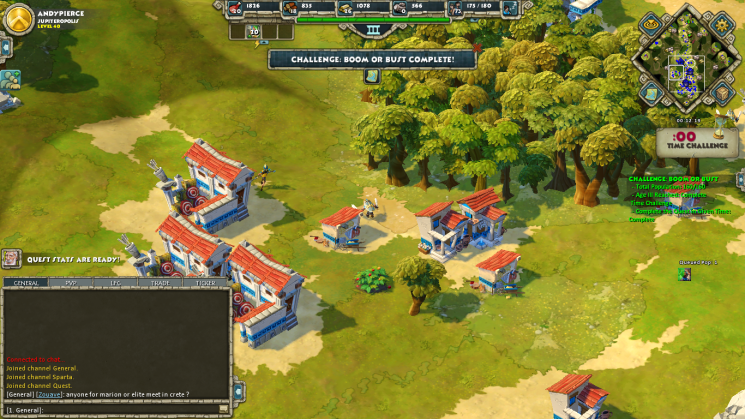Open the friends list people icon

pyautogui.click(x=10, y=79)
